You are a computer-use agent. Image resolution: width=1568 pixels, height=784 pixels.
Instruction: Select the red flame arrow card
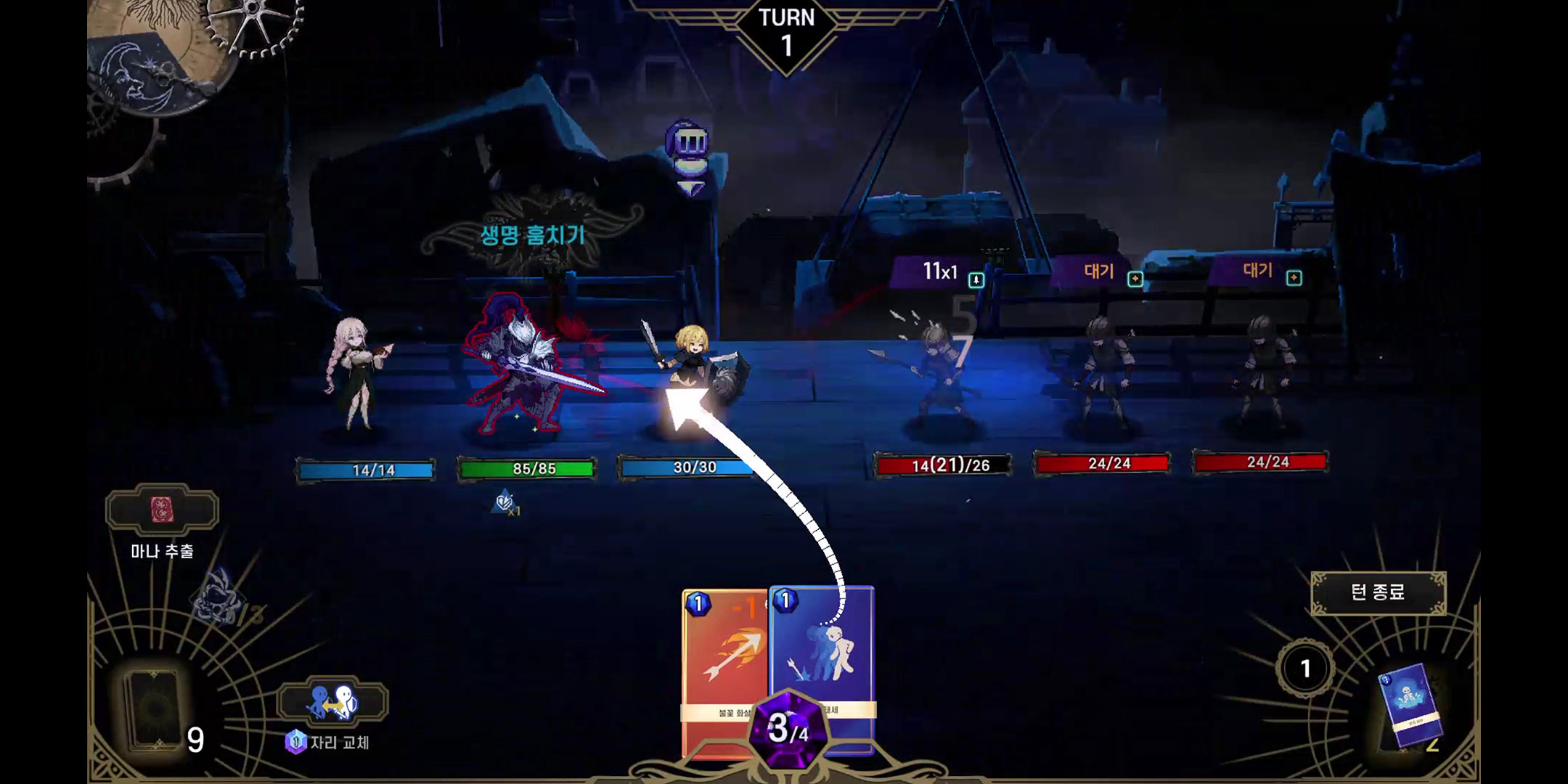coord(722,668)
